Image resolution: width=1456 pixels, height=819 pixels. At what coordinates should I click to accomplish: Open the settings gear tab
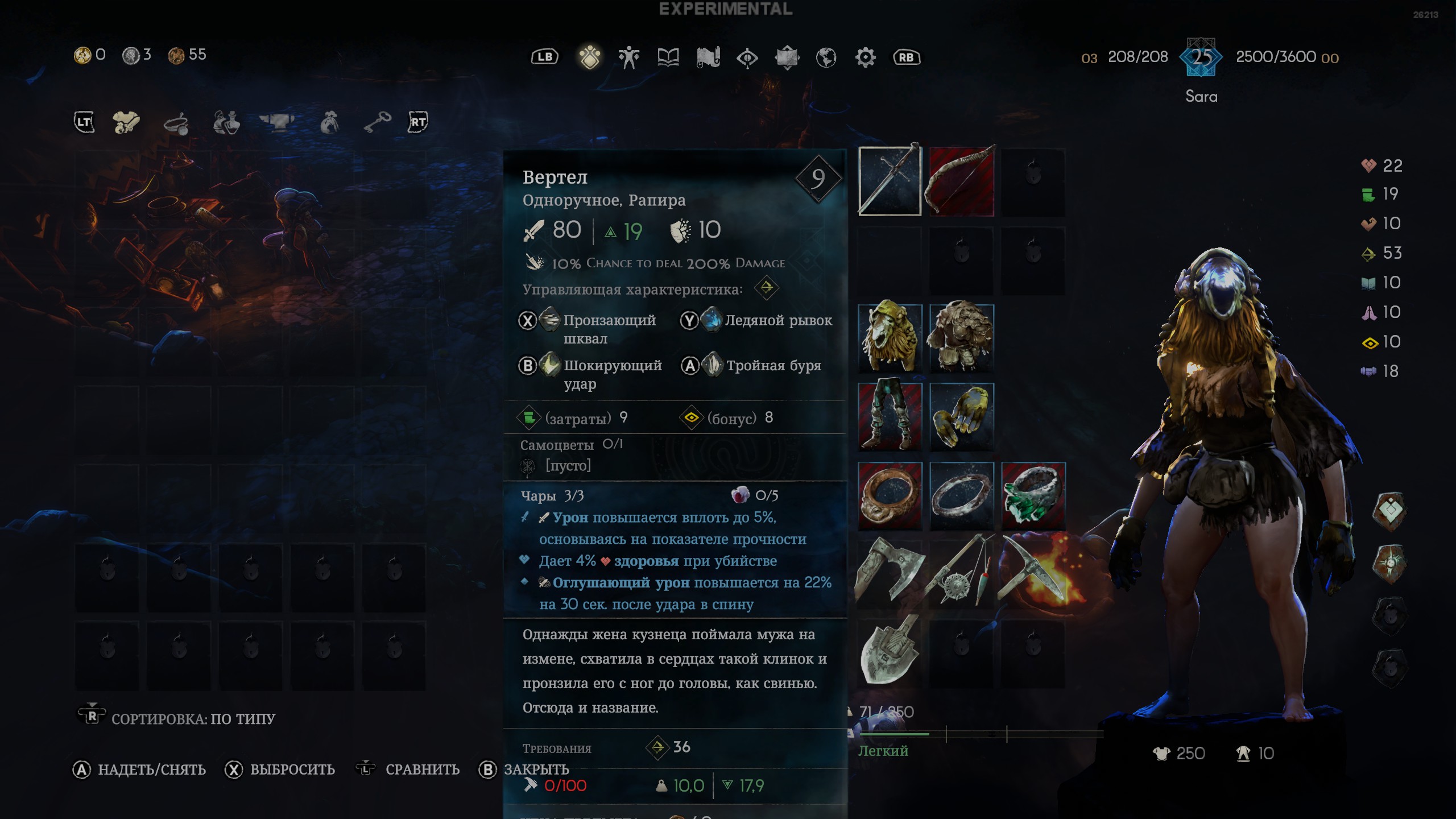point(865,57)
